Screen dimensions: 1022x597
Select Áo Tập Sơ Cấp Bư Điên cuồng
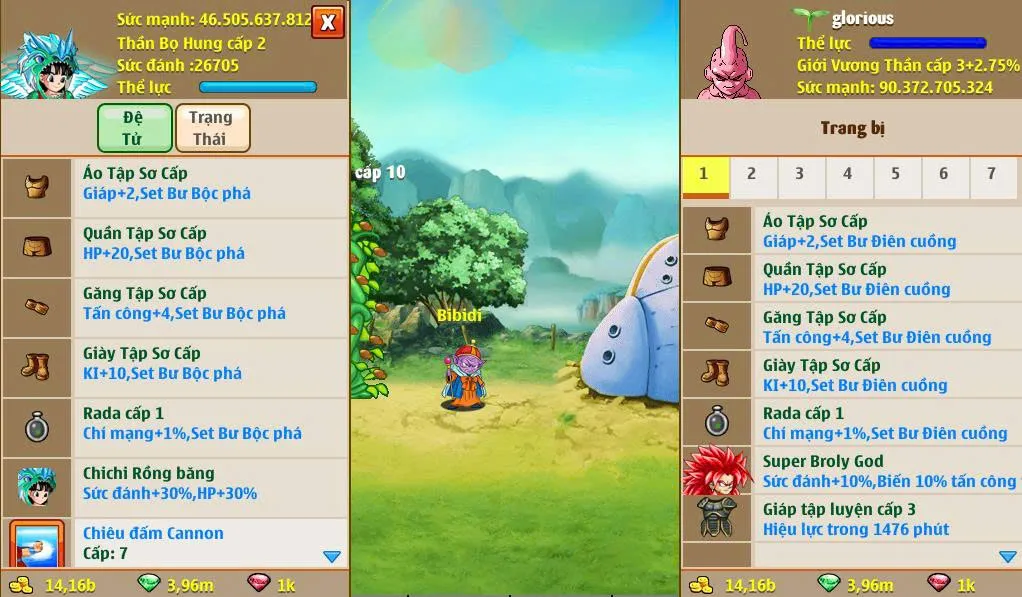point(850,231)
